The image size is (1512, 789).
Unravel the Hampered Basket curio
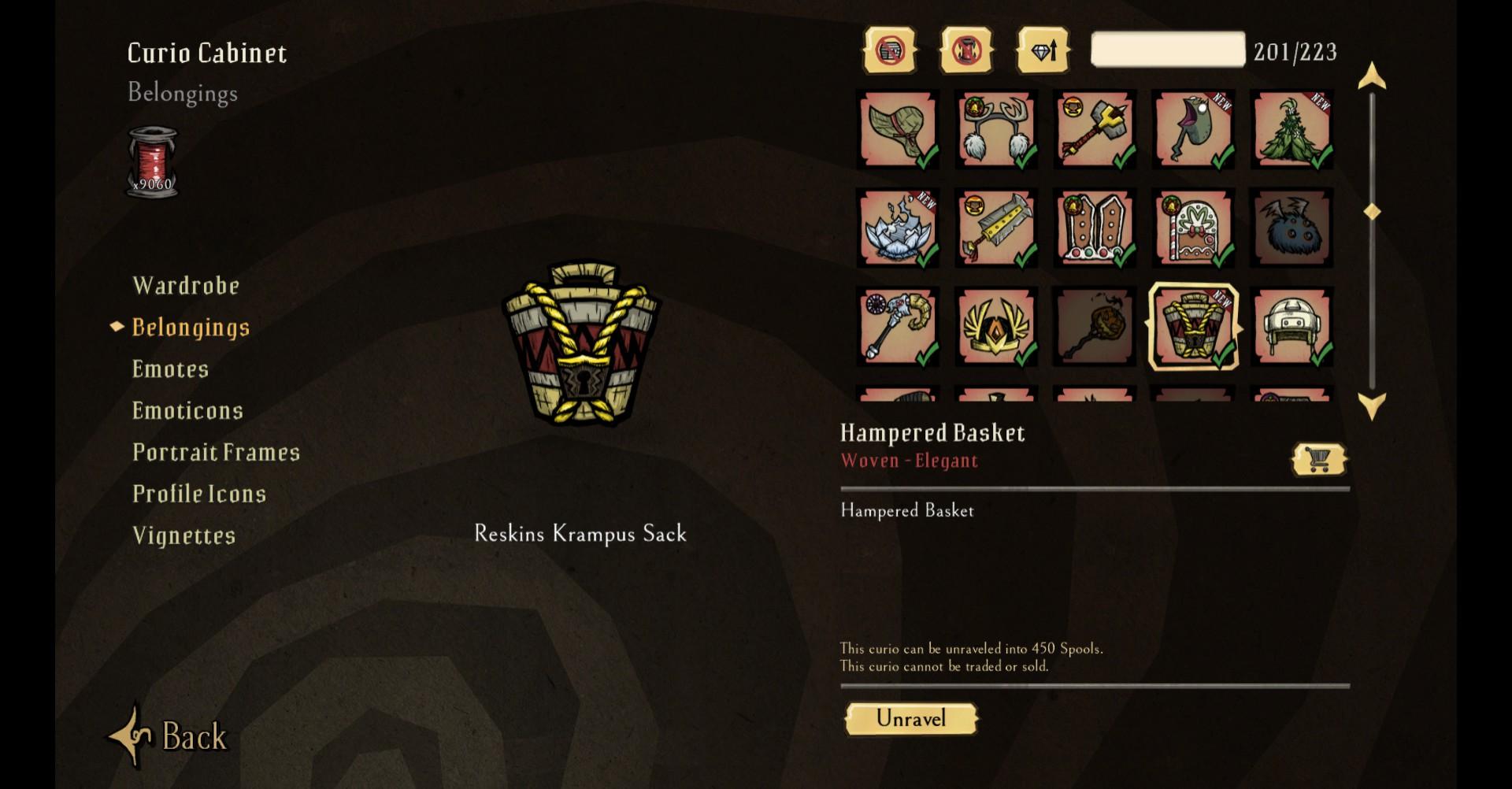click(x=911, y=719)
